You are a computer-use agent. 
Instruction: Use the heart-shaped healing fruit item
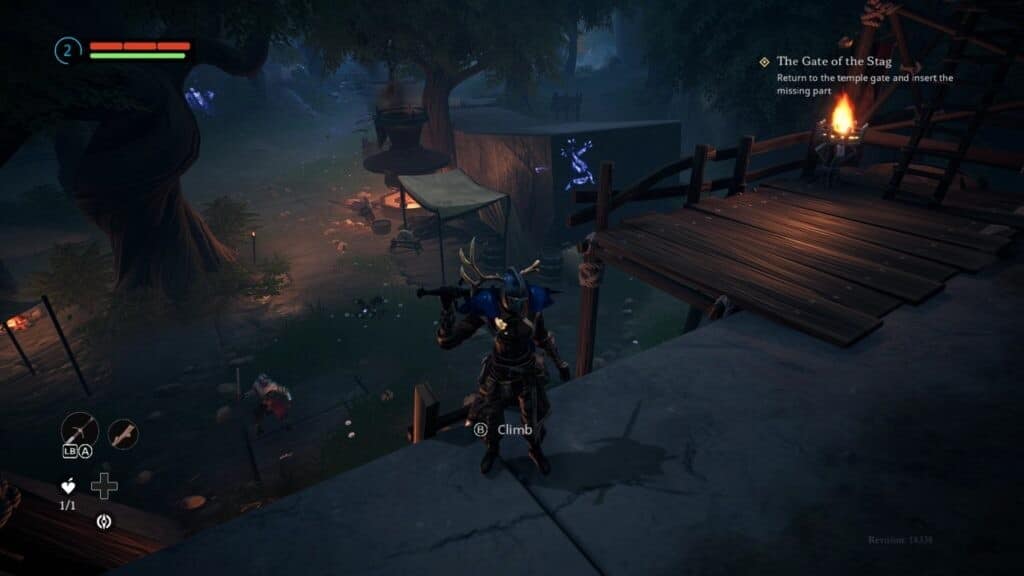(69, 487)
